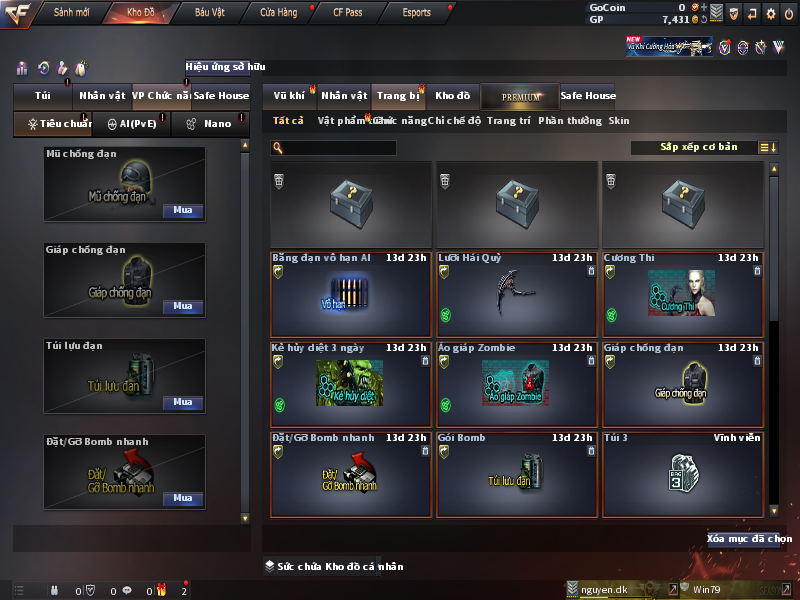Image resolution: width=800 pixels, height=600 pixels.
Task: Open the Sảnh mới lobby tab
Action: [72, 13]
